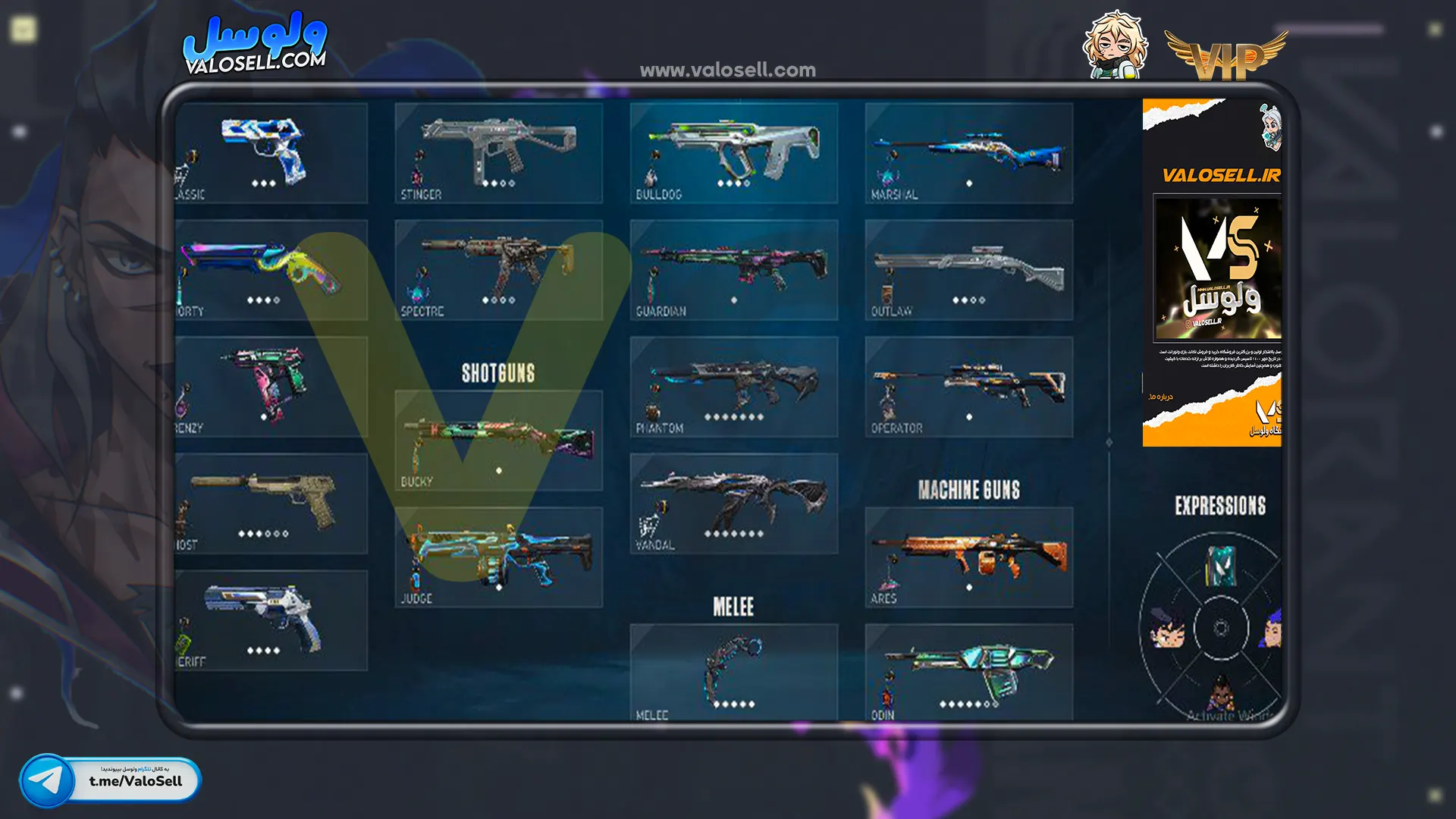1456x819 pixels.
Task: Select the Classic pistol slot
Action: (x=271, y=153)
